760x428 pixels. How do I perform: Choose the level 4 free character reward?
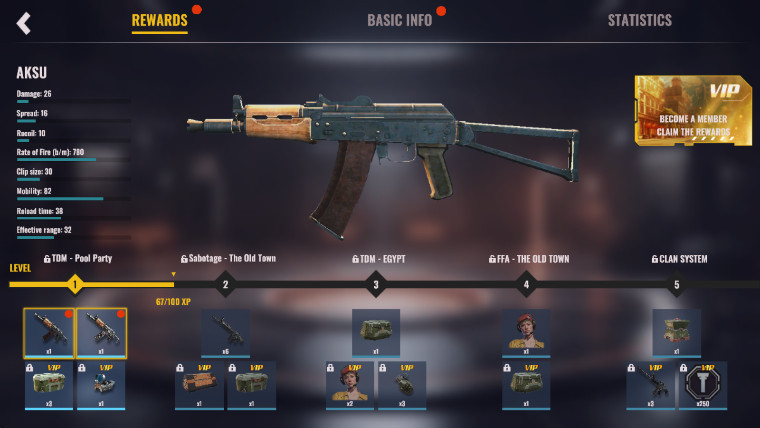click(526, 333)
